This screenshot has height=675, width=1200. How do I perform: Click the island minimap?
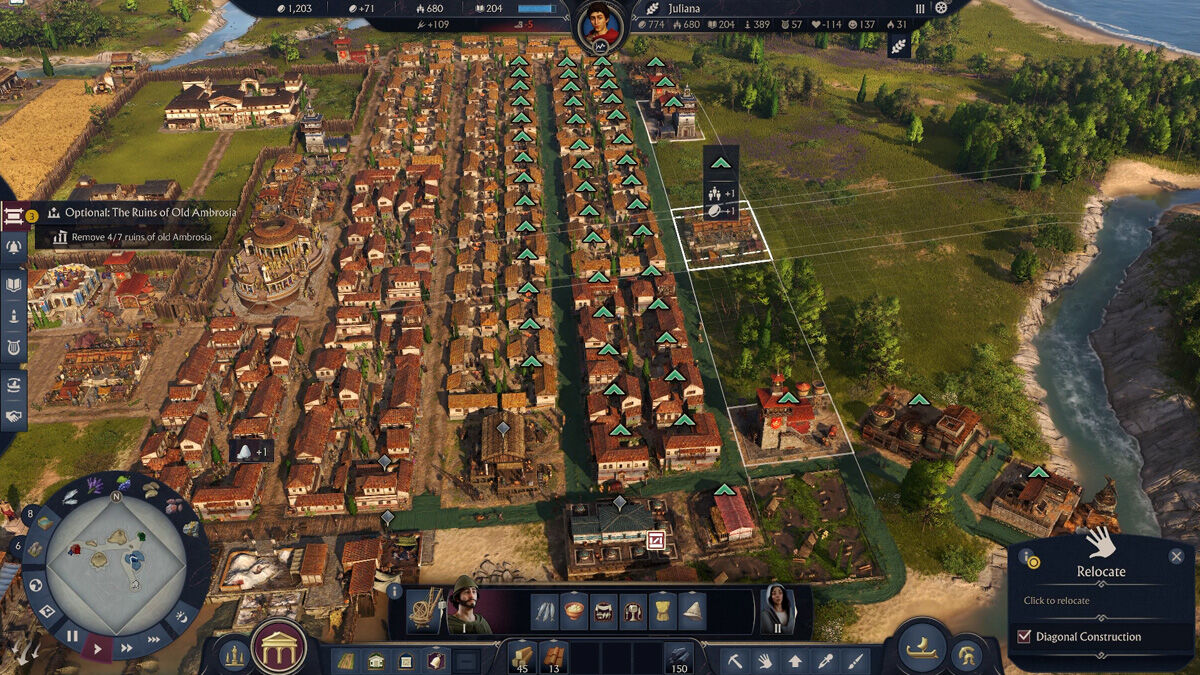tap(116, 555)
